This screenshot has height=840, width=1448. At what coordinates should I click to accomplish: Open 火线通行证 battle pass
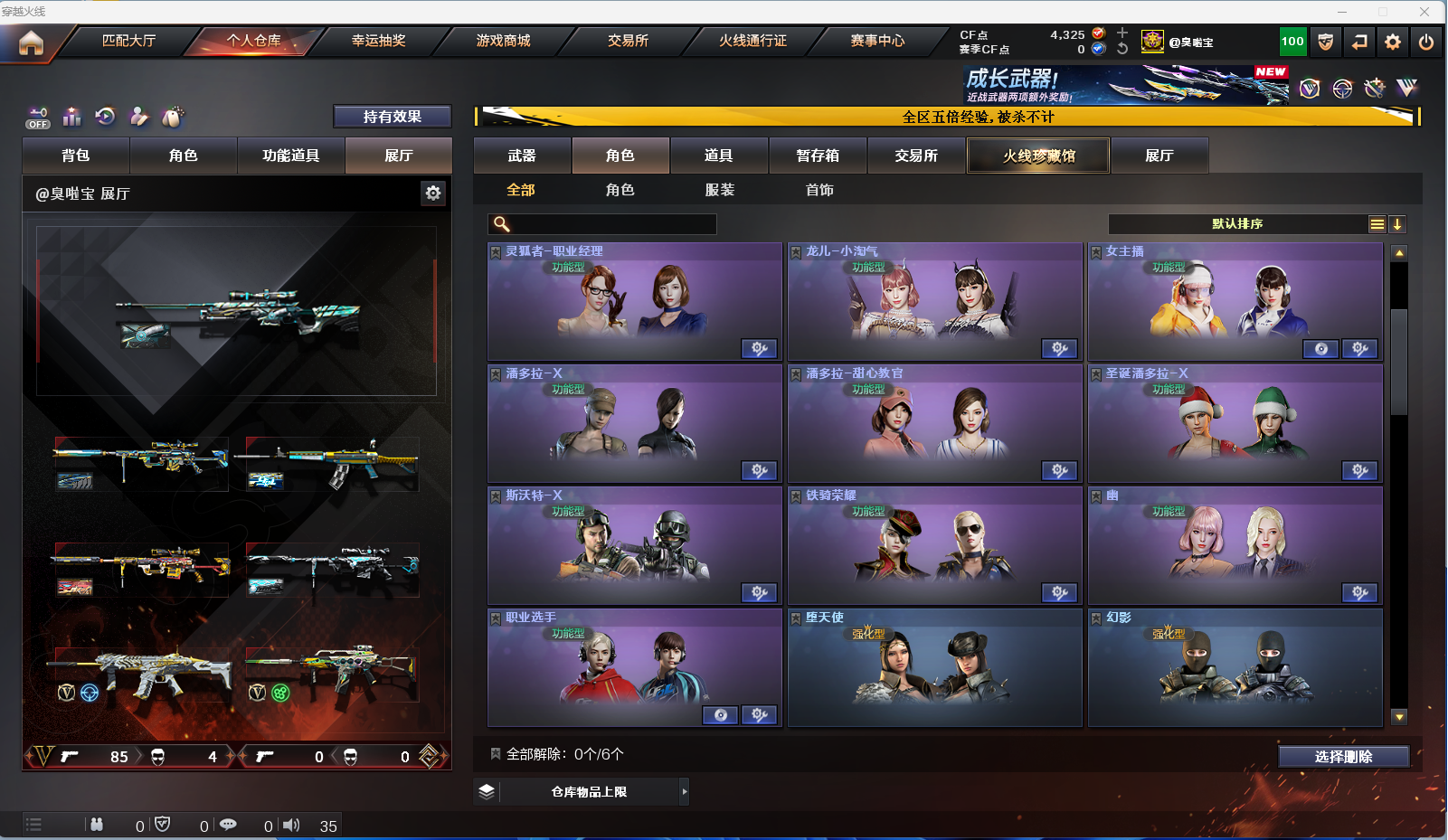pyautogui.click(x=752, y=41)
